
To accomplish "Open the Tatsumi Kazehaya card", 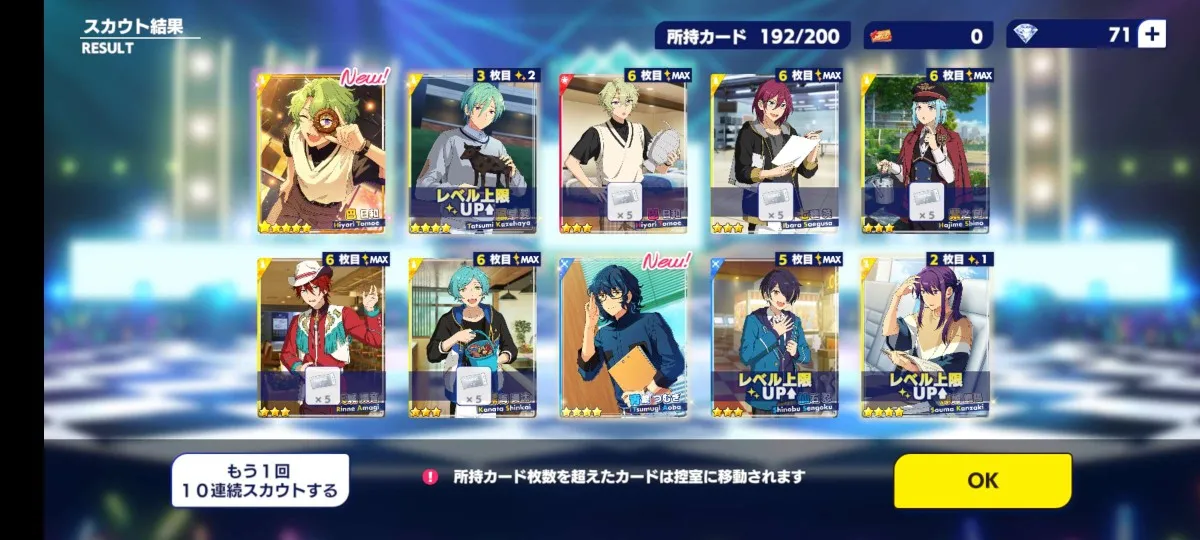I will pos(473,153).
